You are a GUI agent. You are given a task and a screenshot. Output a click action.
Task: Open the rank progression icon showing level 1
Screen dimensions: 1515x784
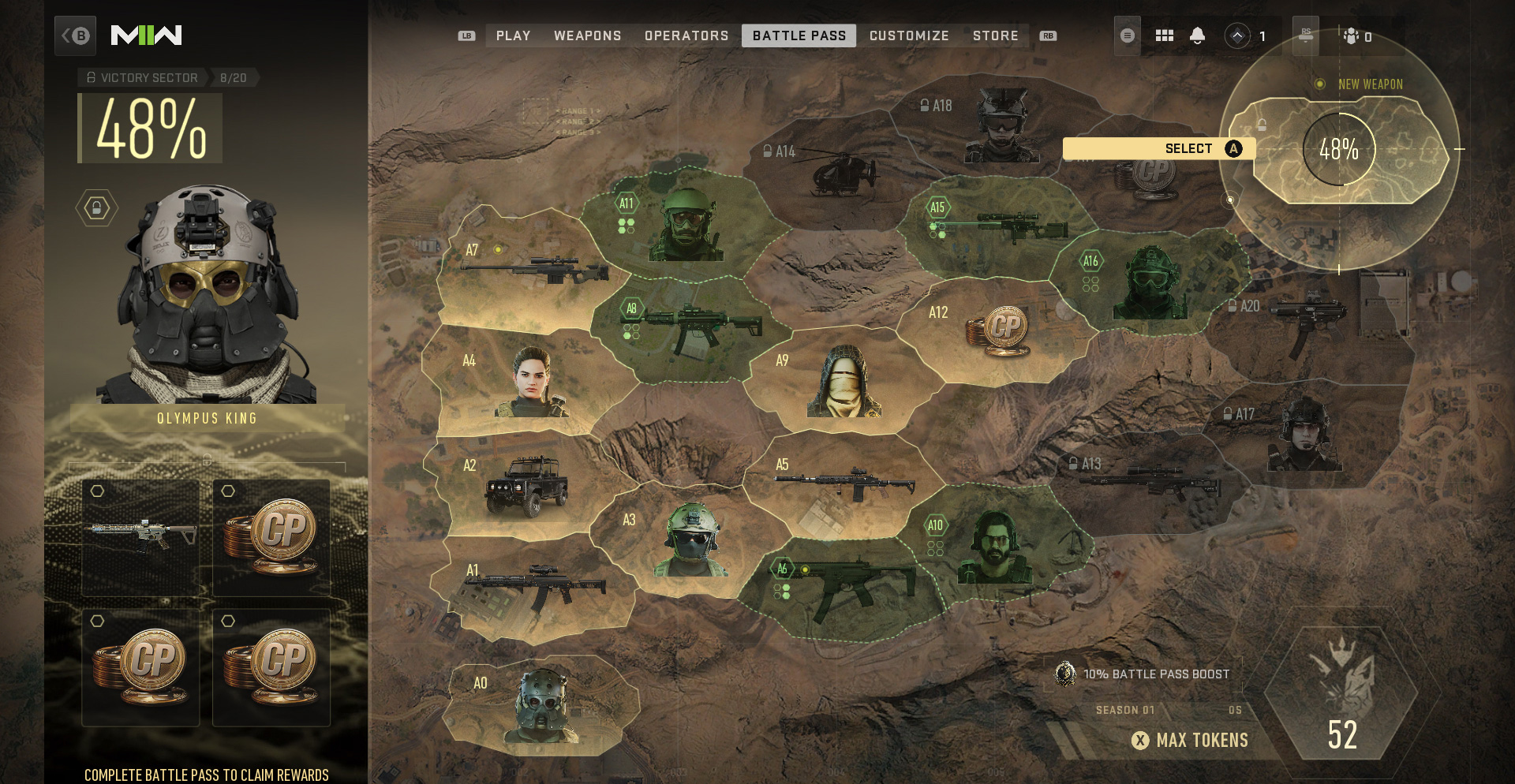coord(1238,35)
